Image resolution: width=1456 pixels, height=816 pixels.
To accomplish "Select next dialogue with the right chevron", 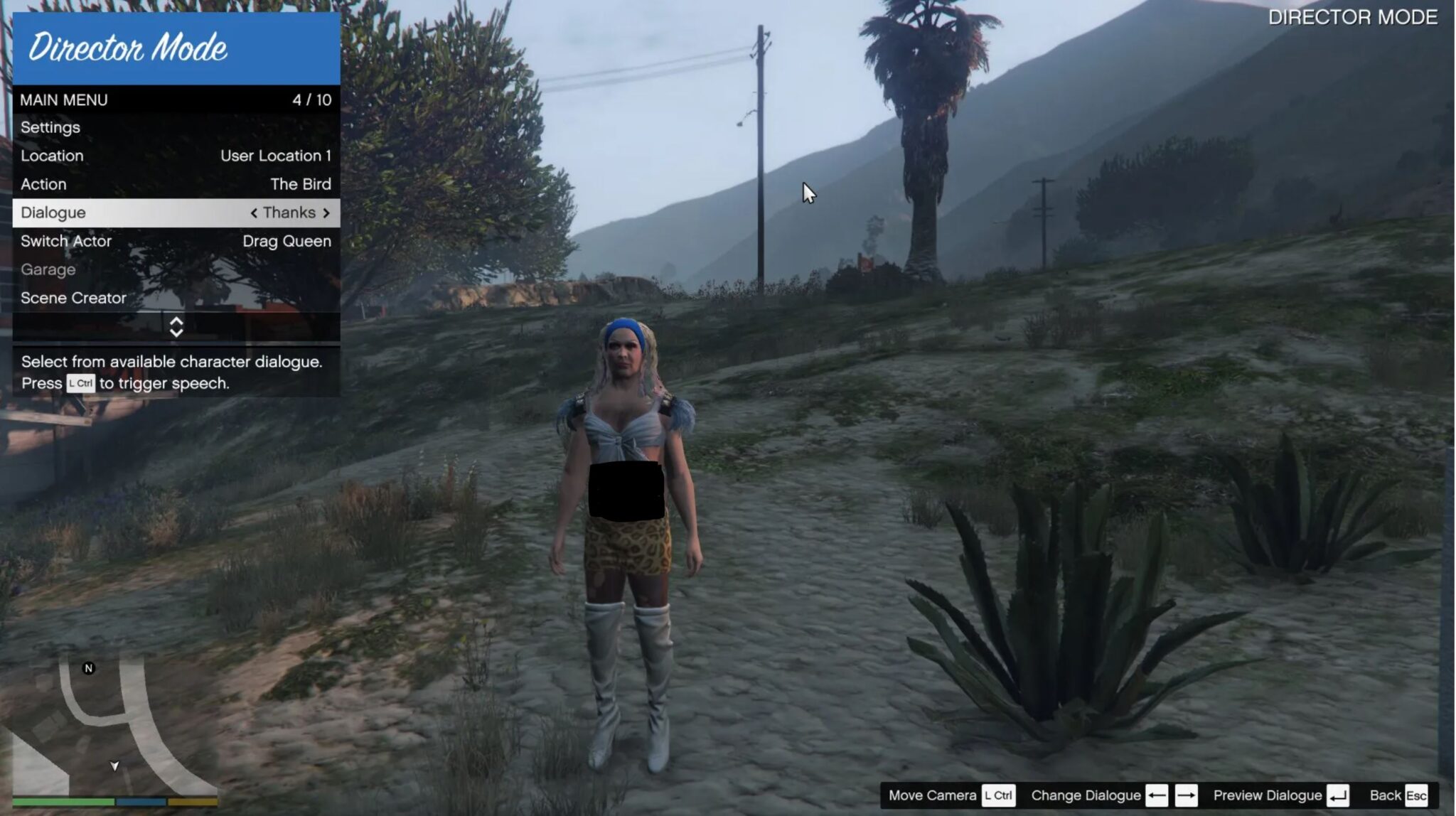I will point(327,212).
